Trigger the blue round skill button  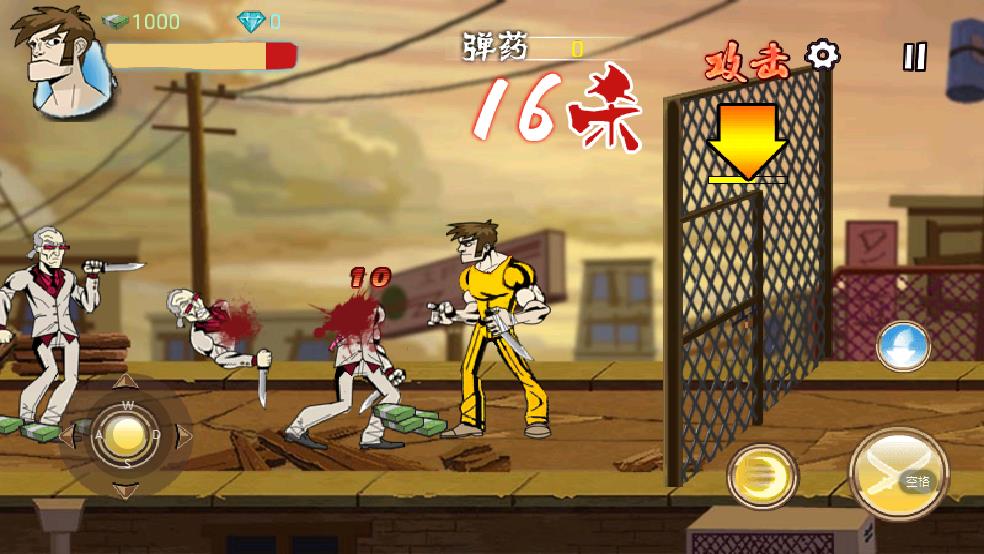(x=902, y=347)
